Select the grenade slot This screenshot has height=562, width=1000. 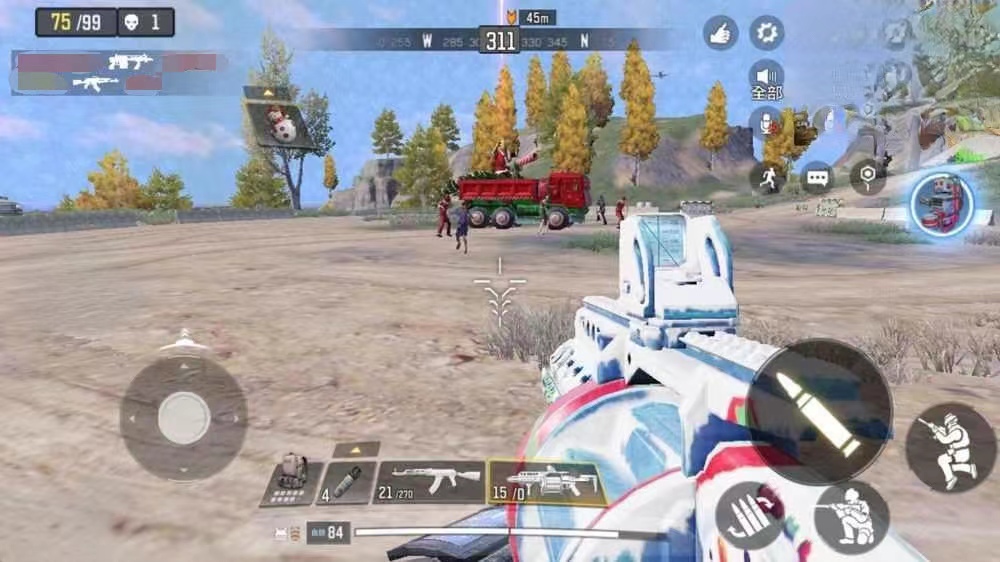click(x=347, y=482)
